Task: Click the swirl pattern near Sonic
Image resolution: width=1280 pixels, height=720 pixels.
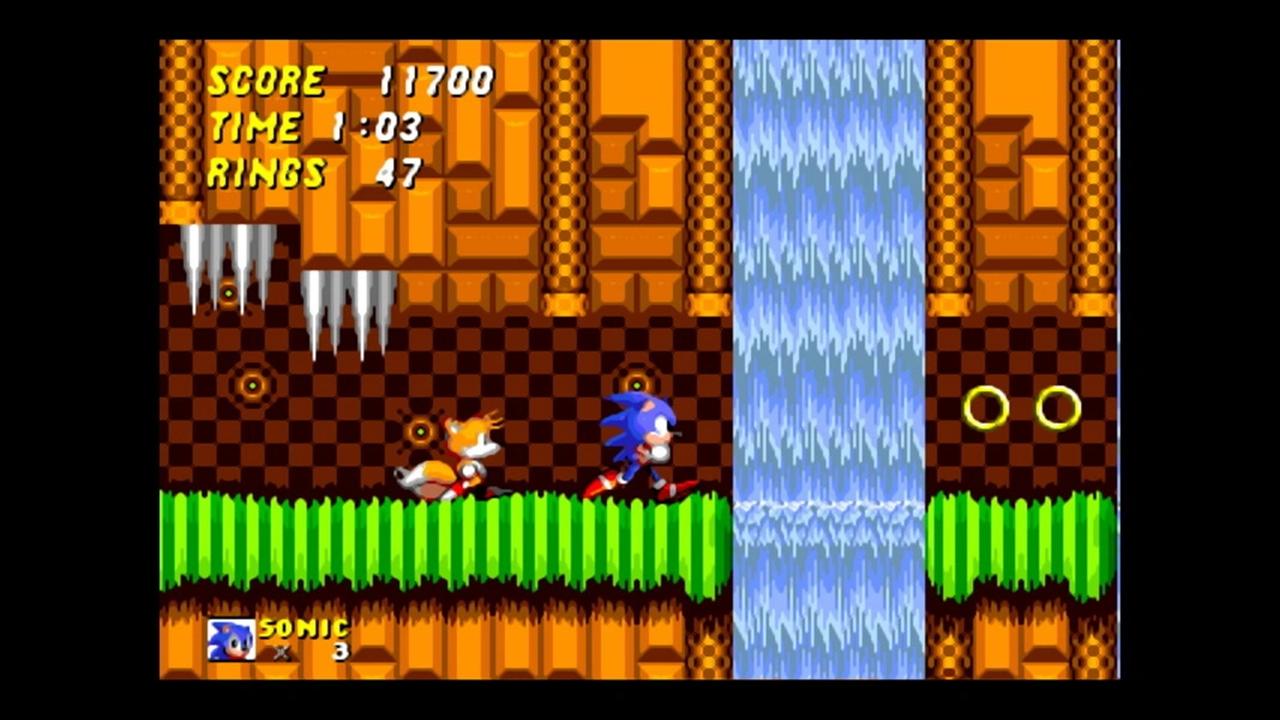Action: pos(637,383)
